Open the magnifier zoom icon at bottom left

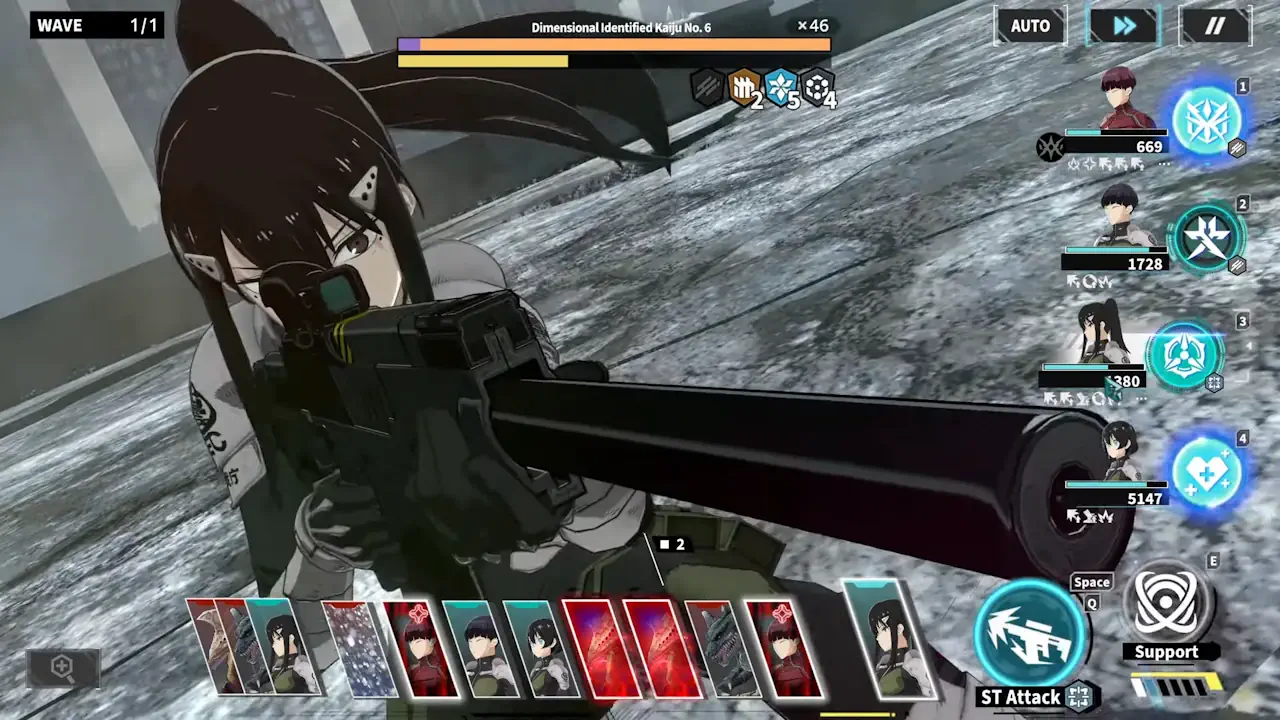[63, 669]
